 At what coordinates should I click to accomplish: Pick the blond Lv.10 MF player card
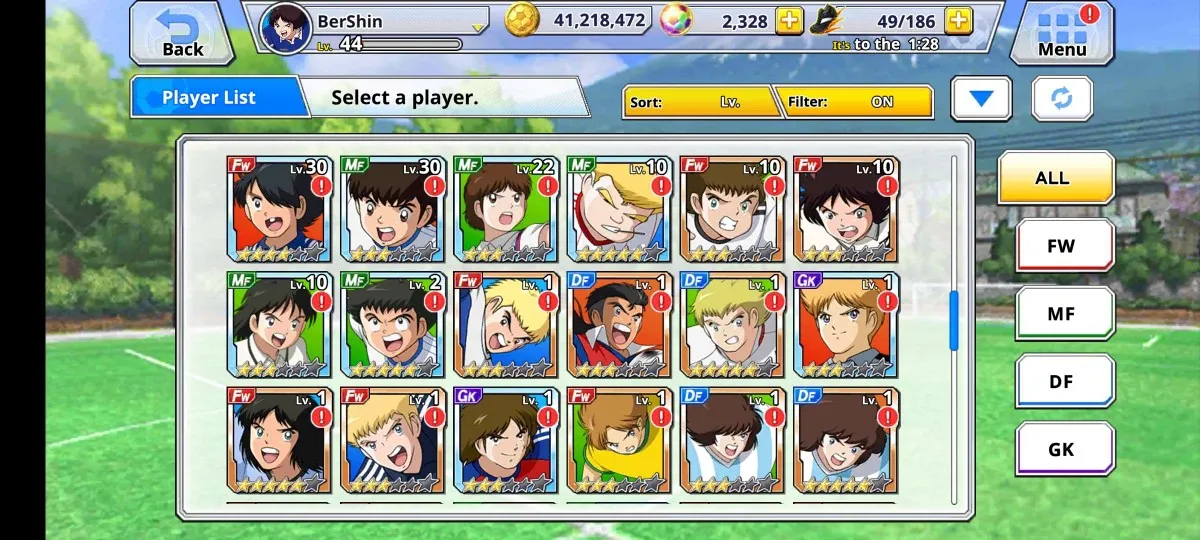point(615,208)
